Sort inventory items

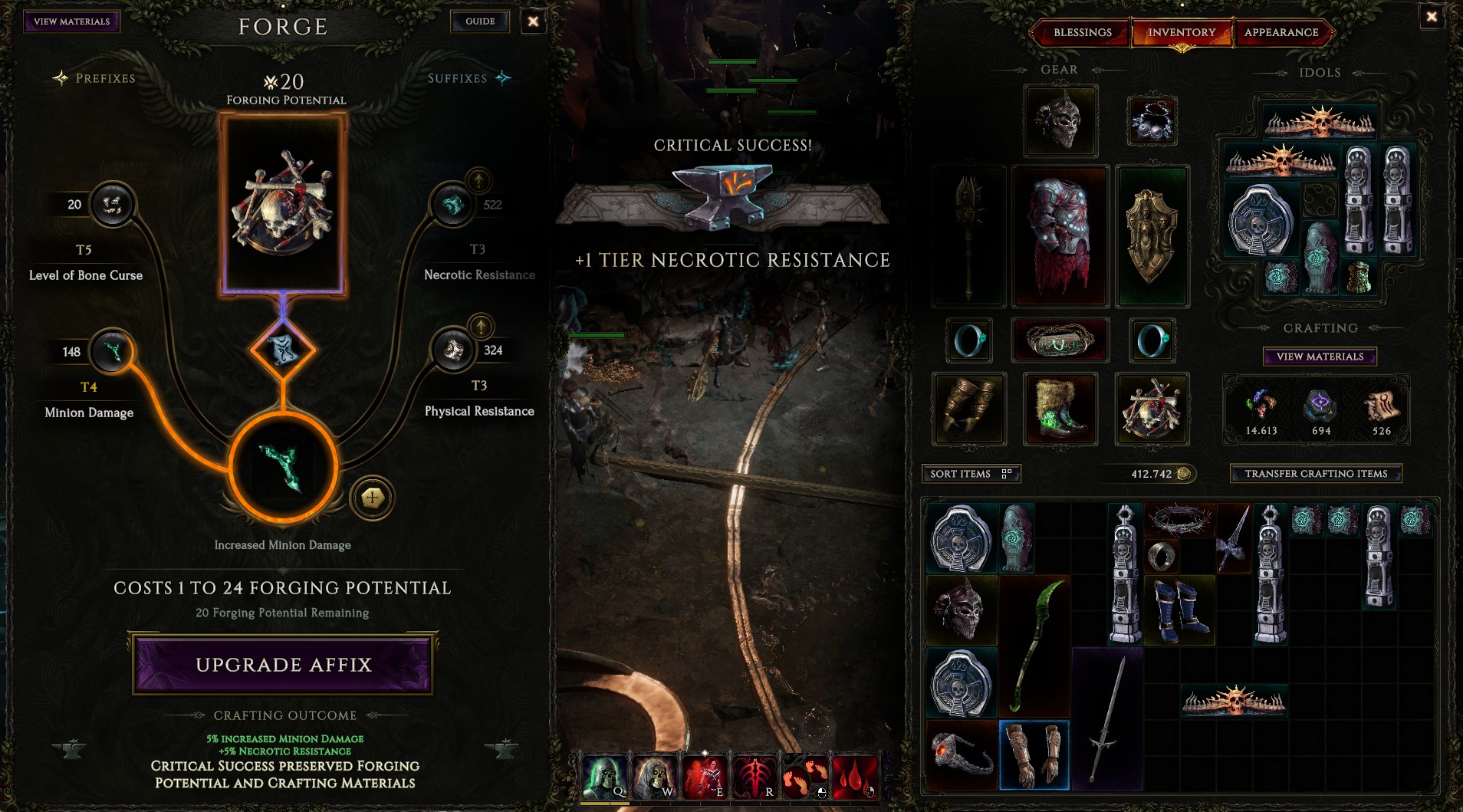970,474
